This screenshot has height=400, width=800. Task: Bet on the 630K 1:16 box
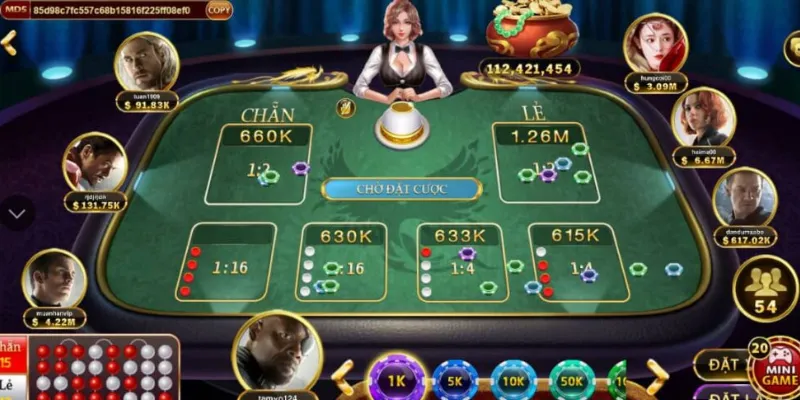344,262
